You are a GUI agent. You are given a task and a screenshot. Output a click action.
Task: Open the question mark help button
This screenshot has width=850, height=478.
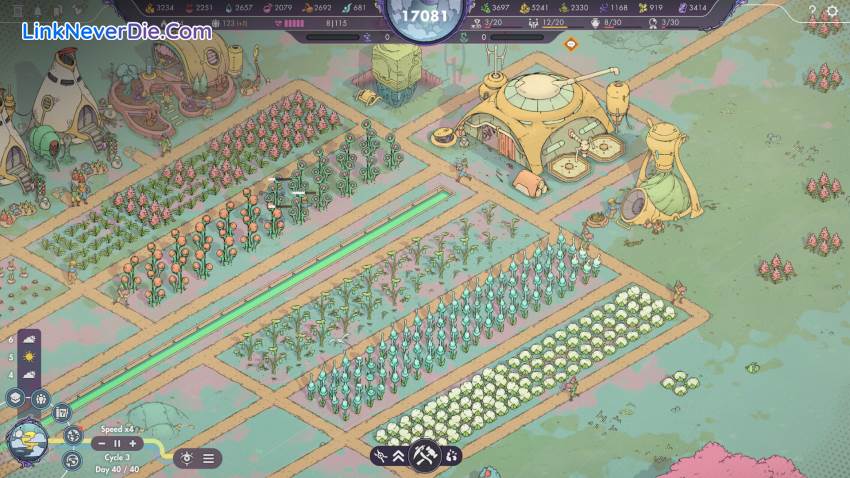click(811, 12)
